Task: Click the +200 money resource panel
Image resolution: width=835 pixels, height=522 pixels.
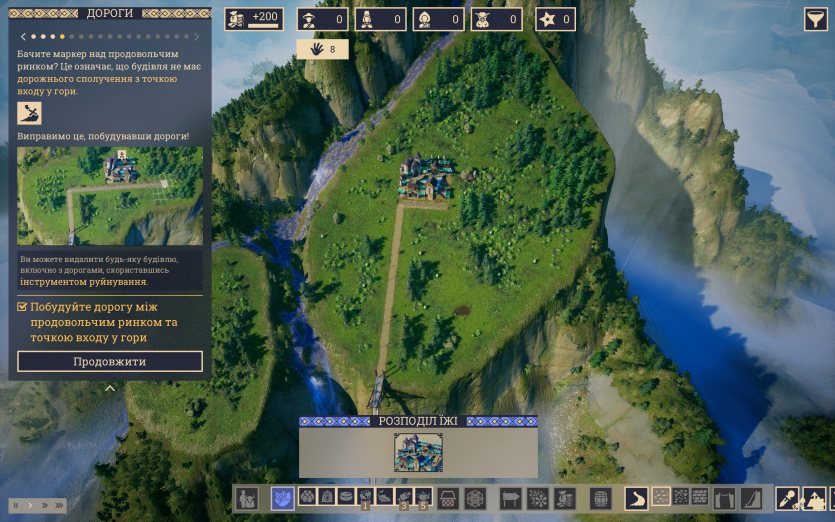Action: tap(254, 19)
